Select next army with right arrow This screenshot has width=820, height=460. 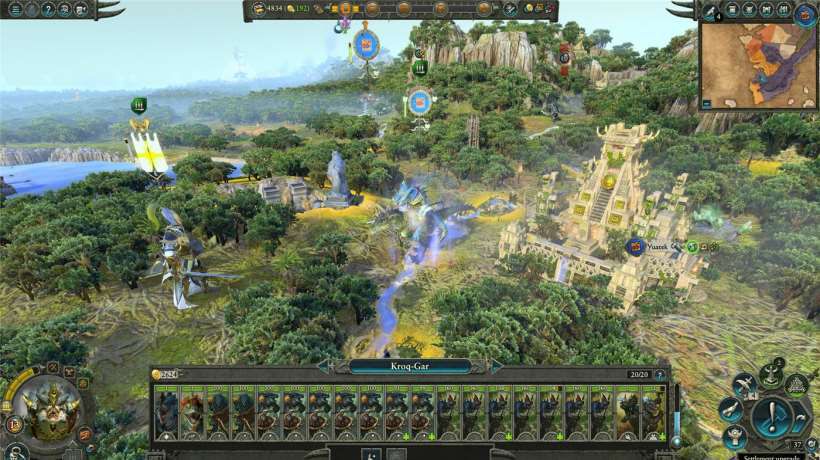(x=498, y=366)
